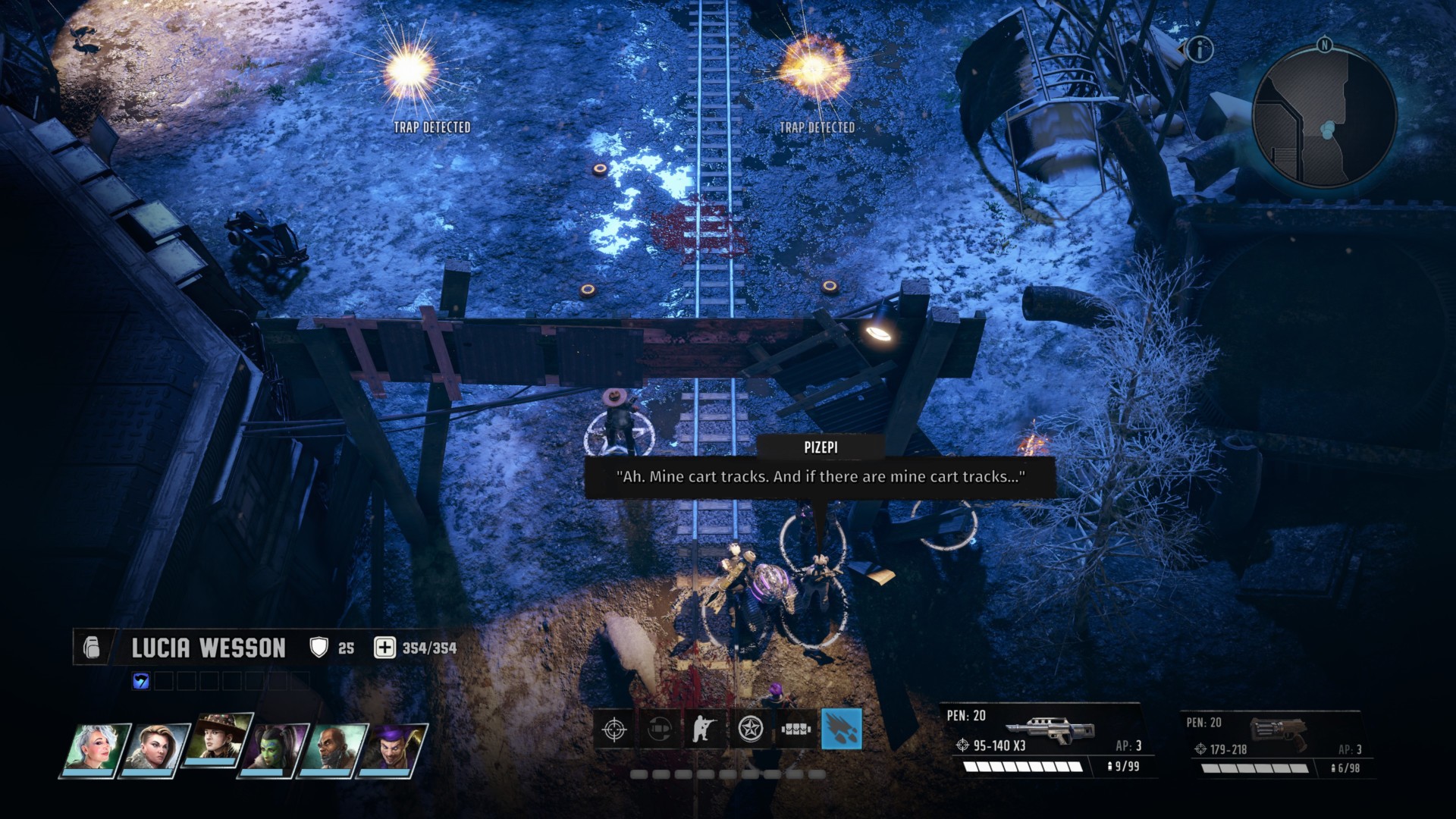1456x819 pixels.
Task: Activate the circled star ability
Action: point(751,730)
